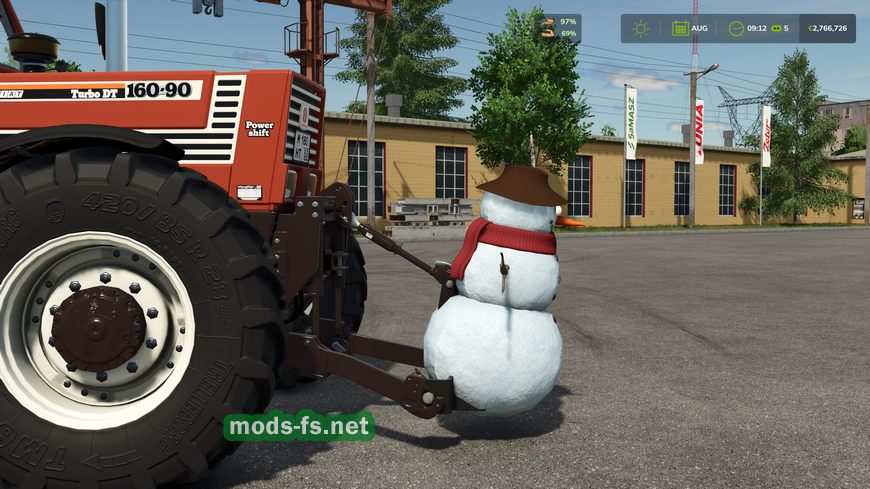Select the green clock icon
The image size is (870, 489).
(736, 28)
